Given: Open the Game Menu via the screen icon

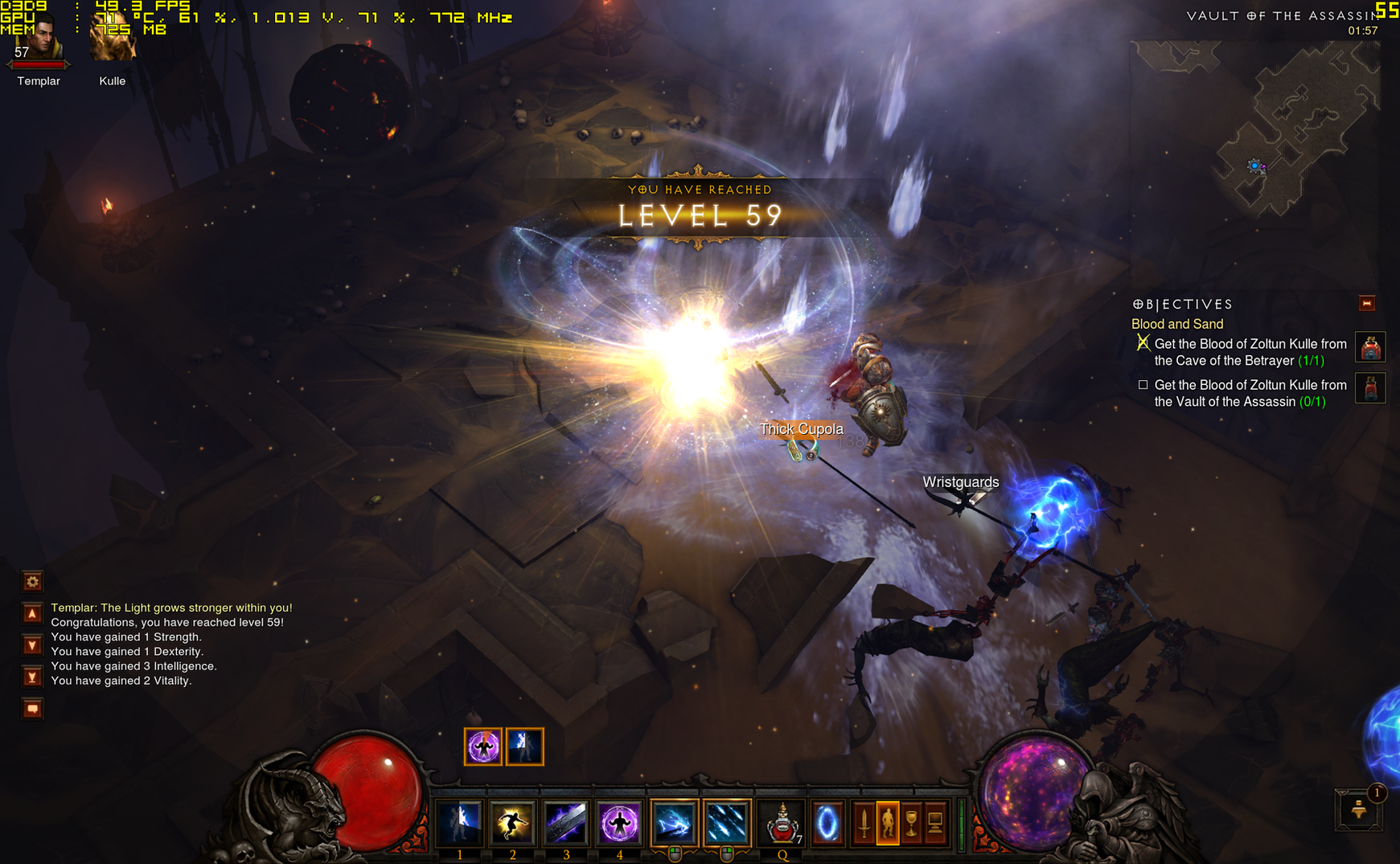Looking at the screenshot, I should coord(935,823).
